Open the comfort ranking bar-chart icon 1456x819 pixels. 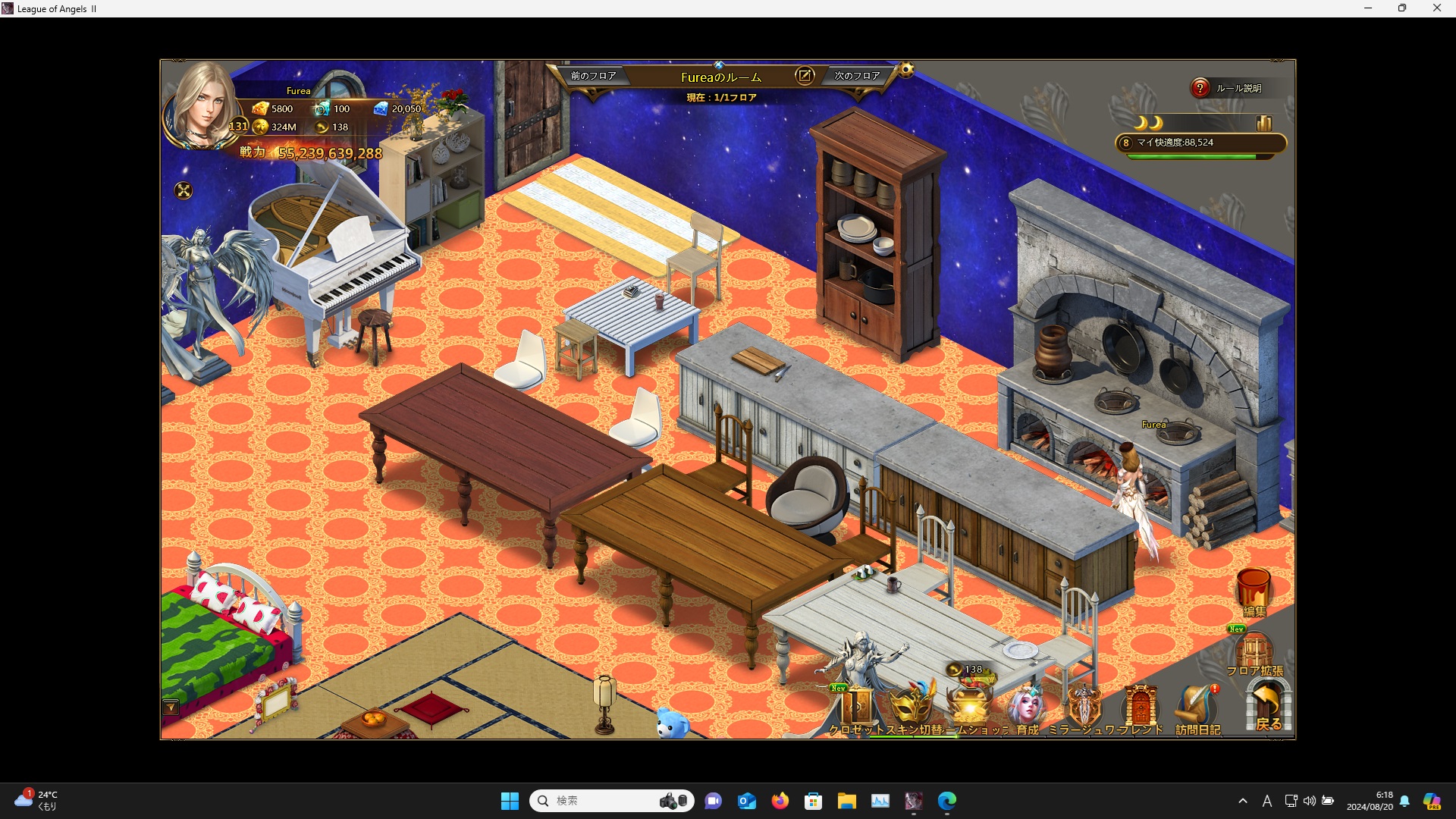point(1263,123)
